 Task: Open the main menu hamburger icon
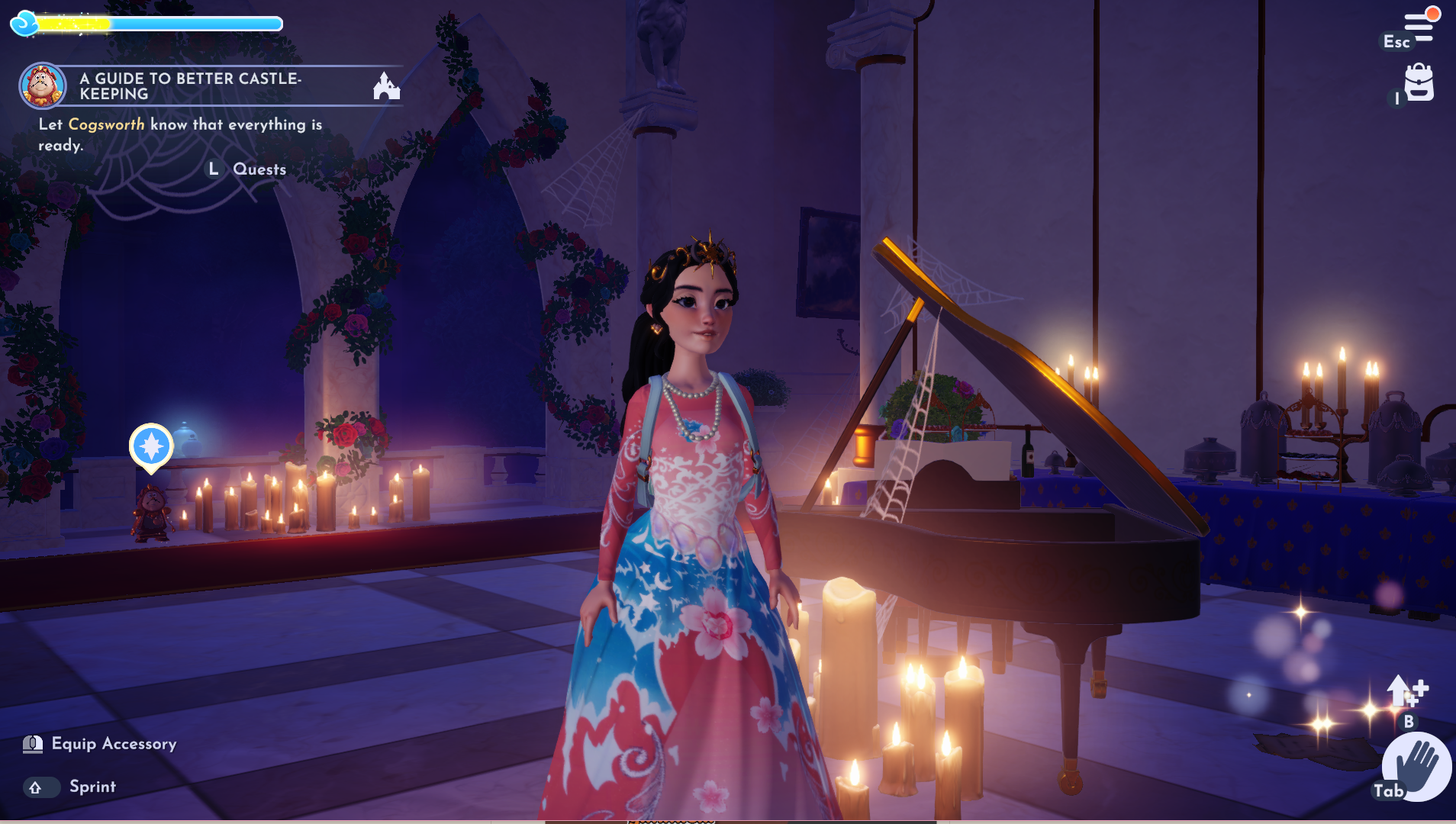point(1419,26)
